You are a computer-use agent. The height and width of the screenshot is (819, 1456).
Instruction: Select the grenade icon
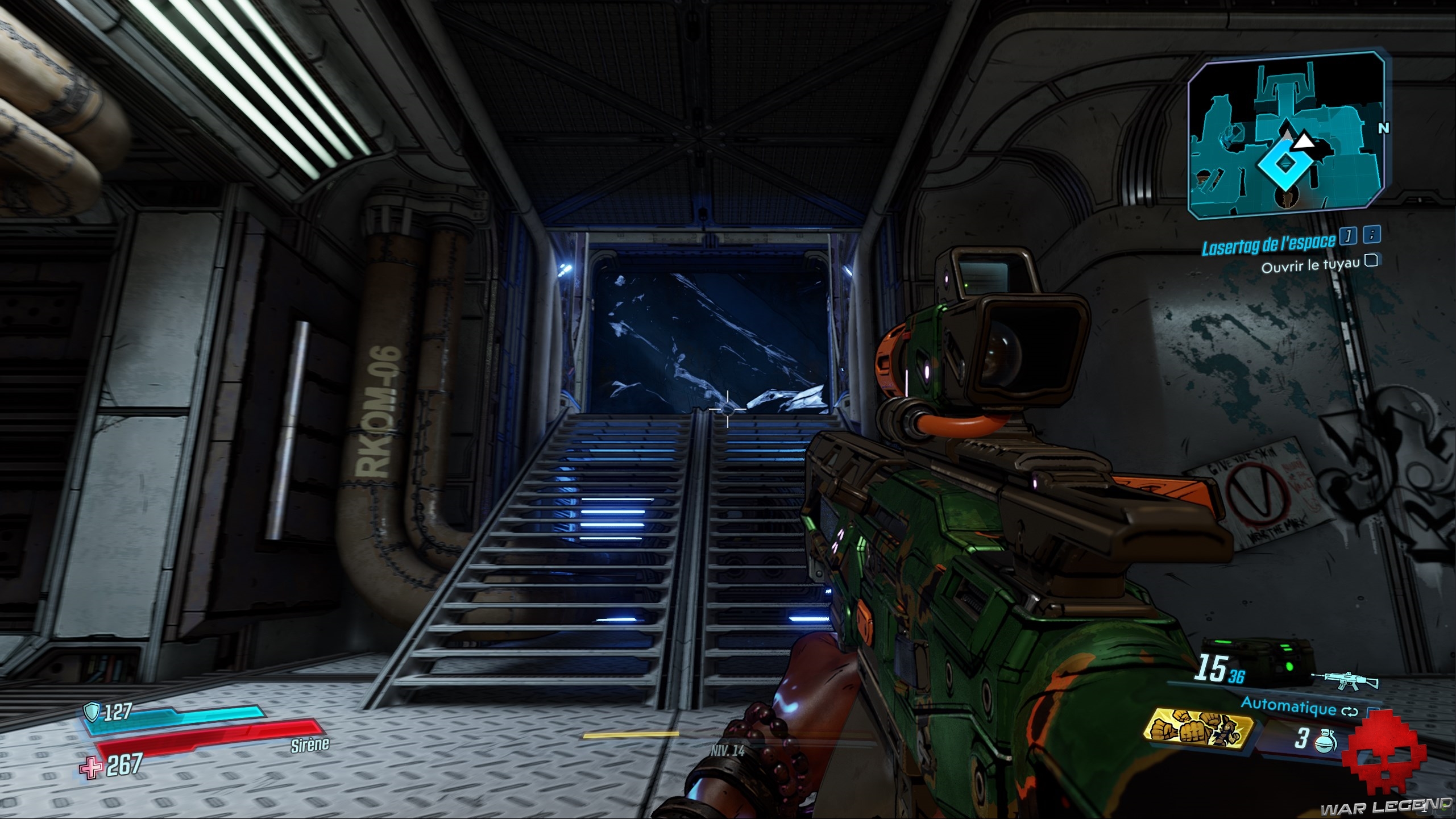pos(1325,742)
